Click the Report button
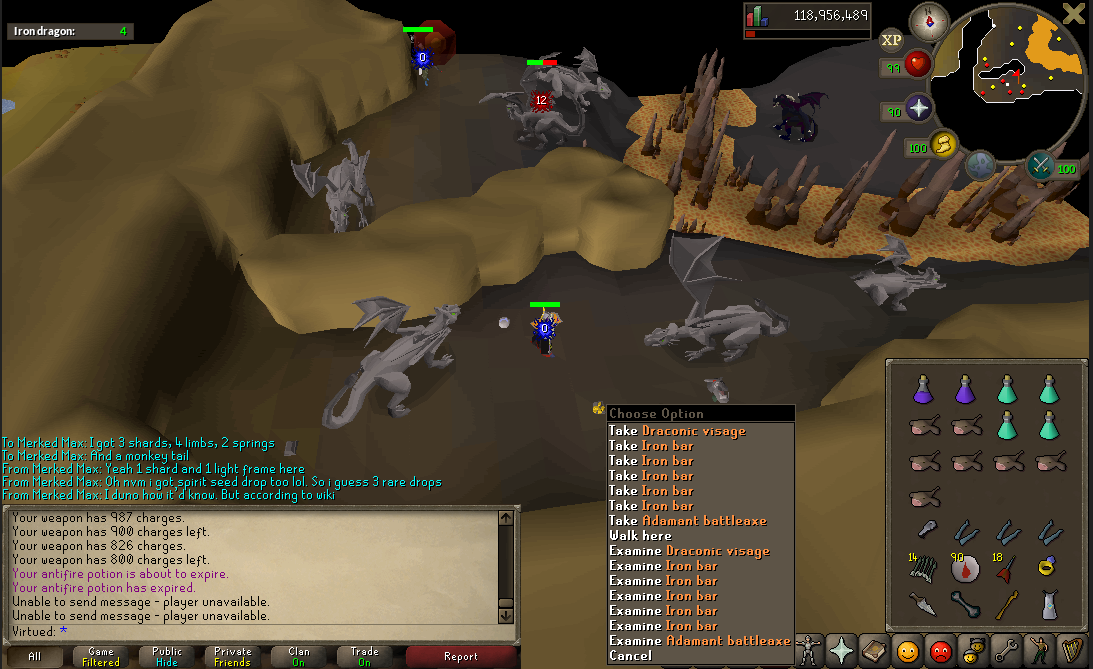The height and width of the screenshot is (669, 1093). pos(460,657)
